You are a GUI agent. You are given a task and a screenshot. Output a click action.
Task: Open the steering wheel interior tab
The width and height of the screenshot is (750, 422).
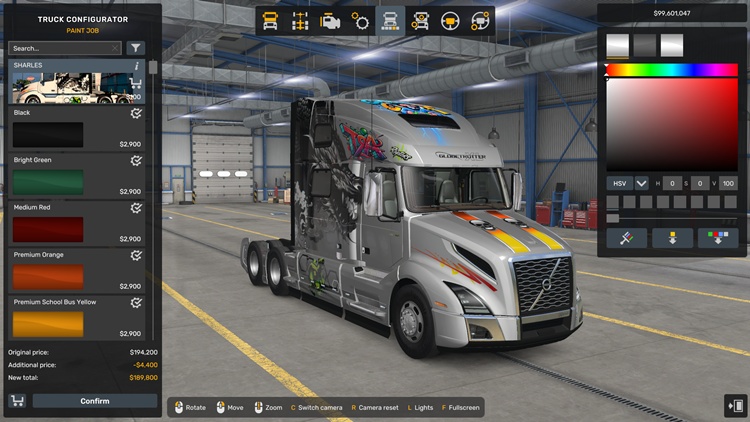[451, 20]
